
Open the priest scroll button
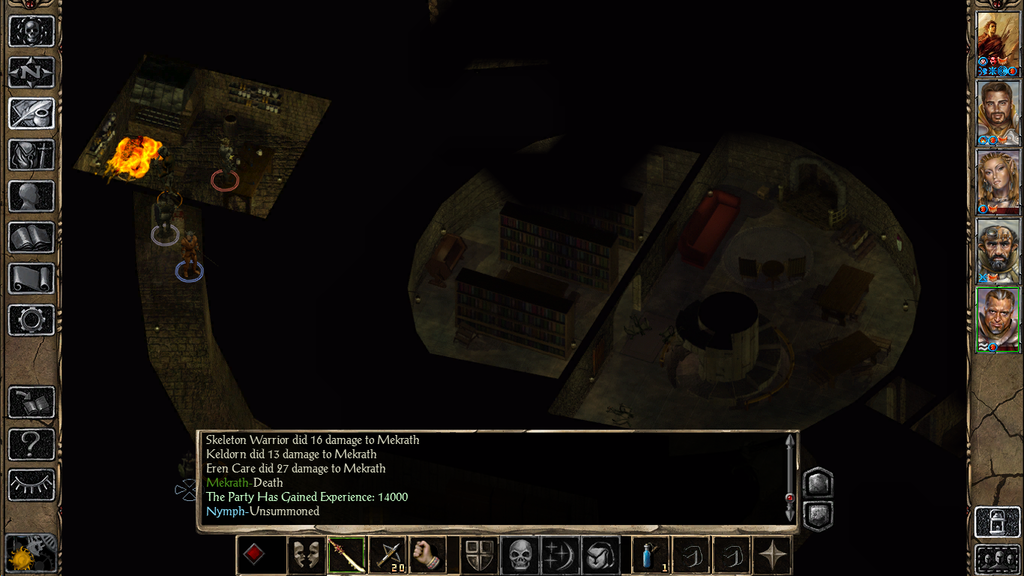point(31,279)
